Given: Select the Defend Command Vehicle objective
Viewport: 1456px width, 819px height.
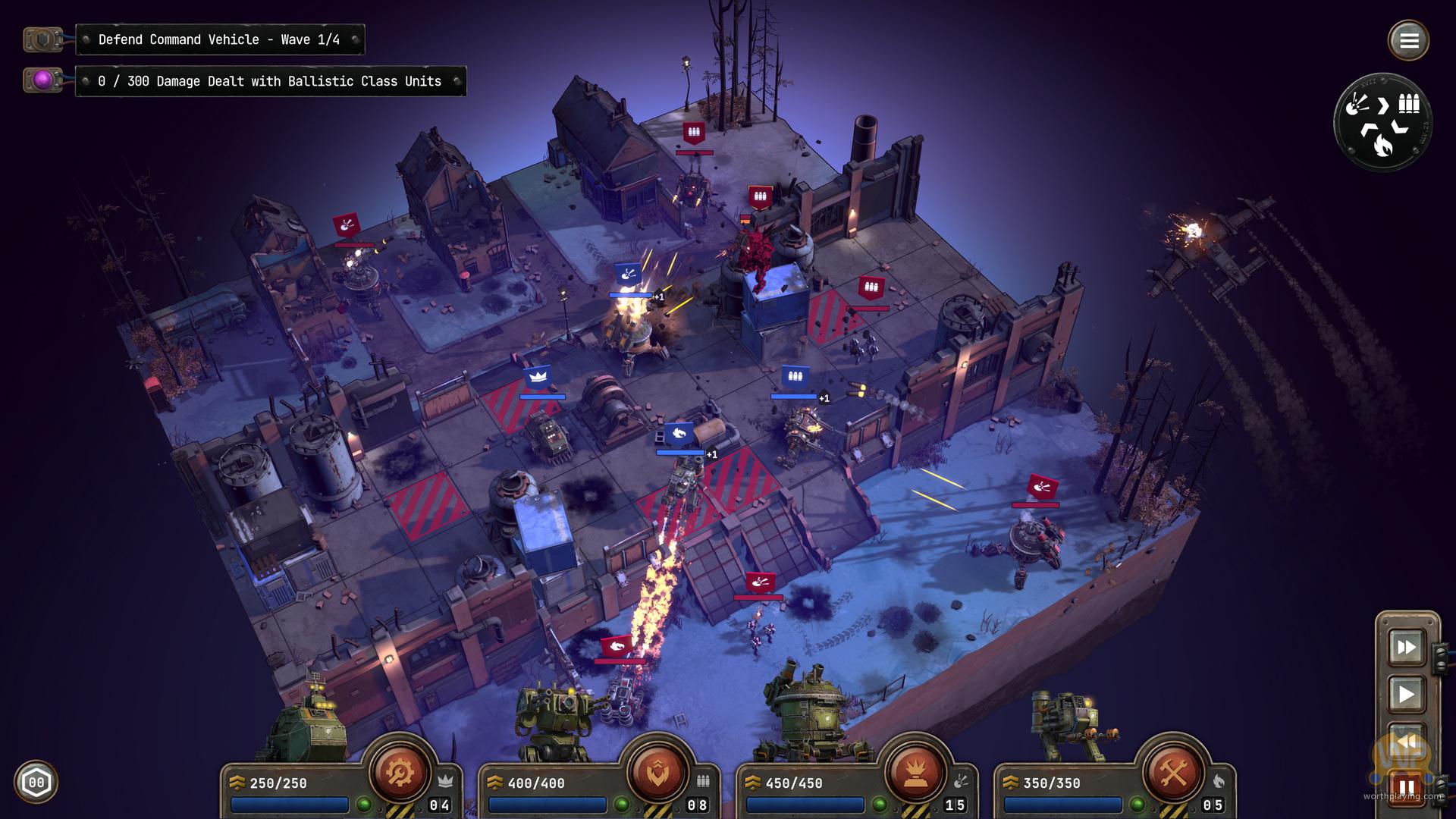Looking at the screenshot, I should 219,39.
